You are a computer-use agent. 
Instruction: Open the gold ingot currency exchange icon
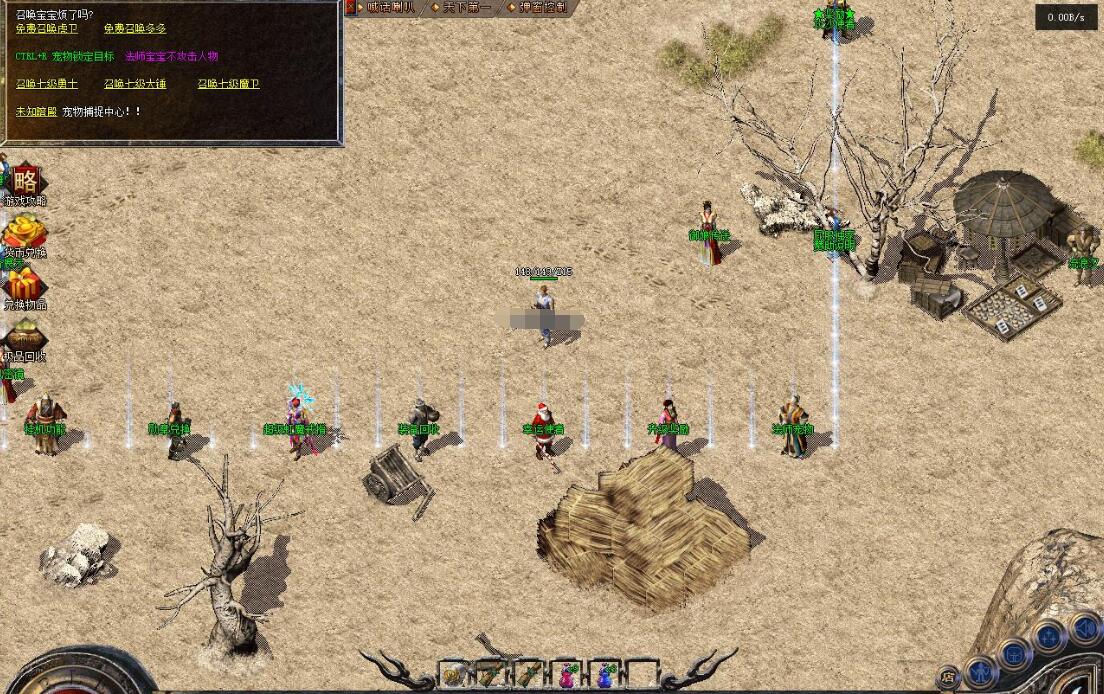(24, 235)
